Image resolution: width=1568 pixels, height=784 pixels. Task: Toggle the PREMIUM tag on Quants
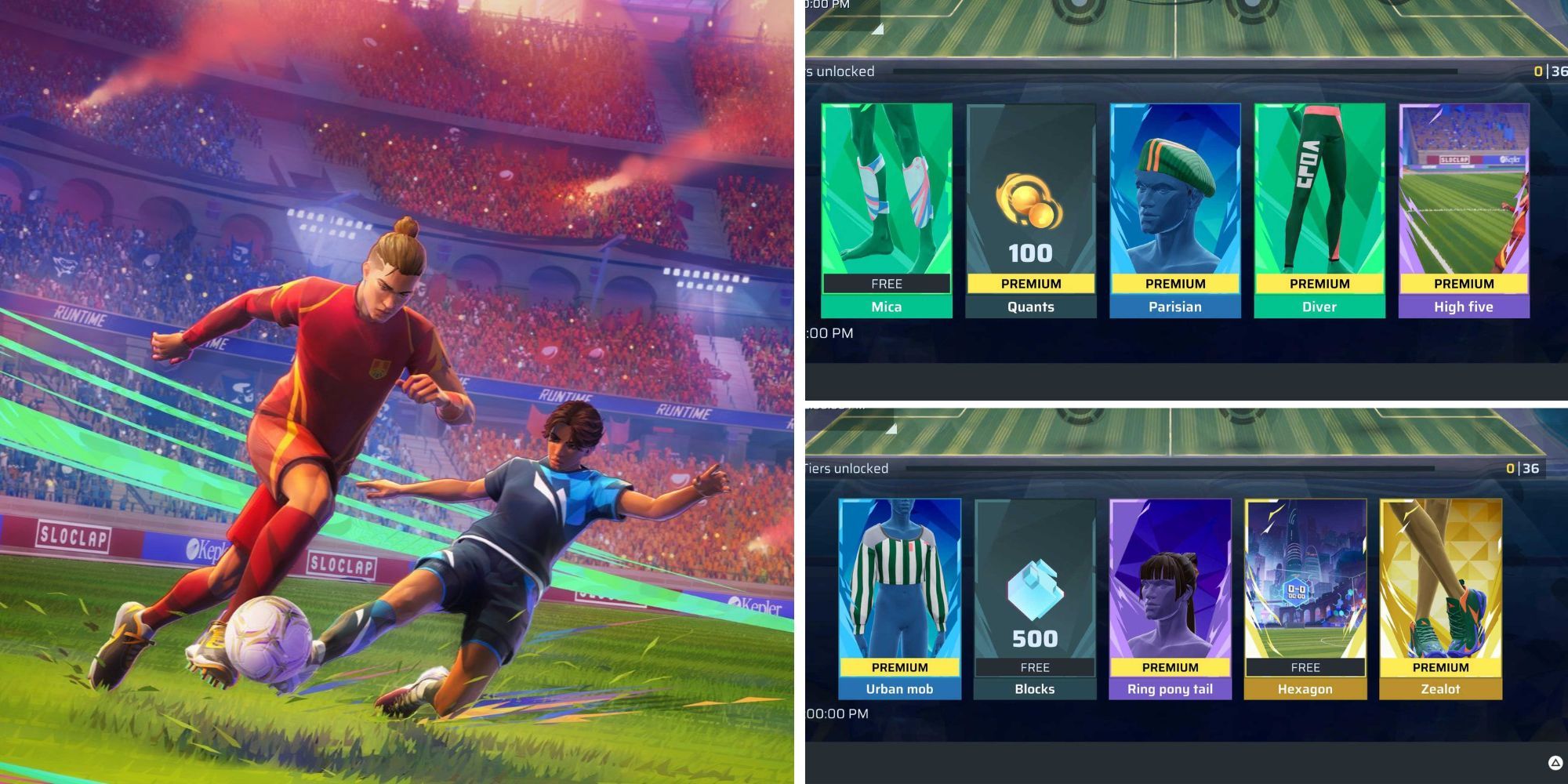(1029, 284)
